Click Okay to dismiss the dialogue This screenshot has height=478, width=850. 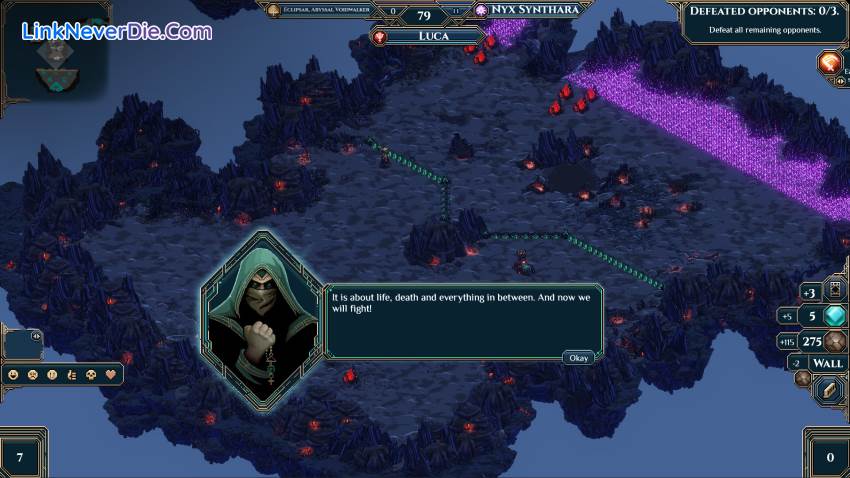click(x=578, y=357)
